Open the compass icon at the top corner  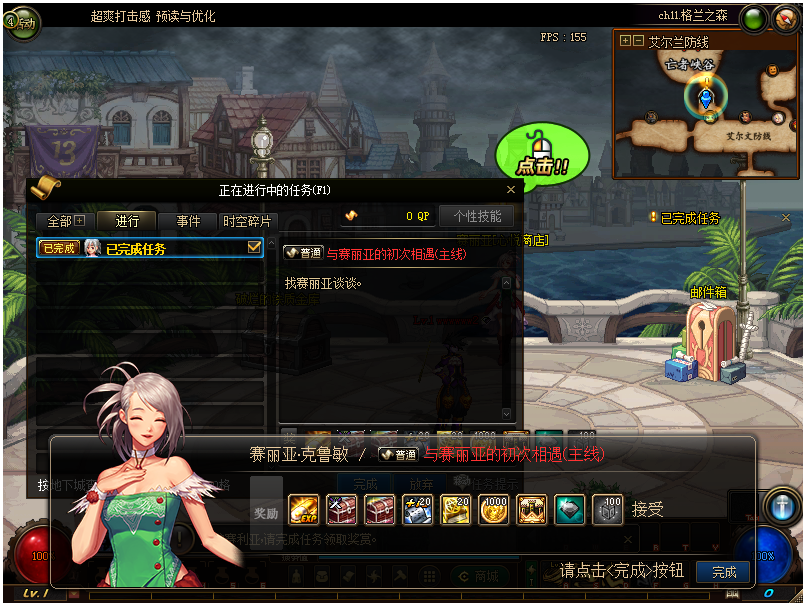point(784,19)
